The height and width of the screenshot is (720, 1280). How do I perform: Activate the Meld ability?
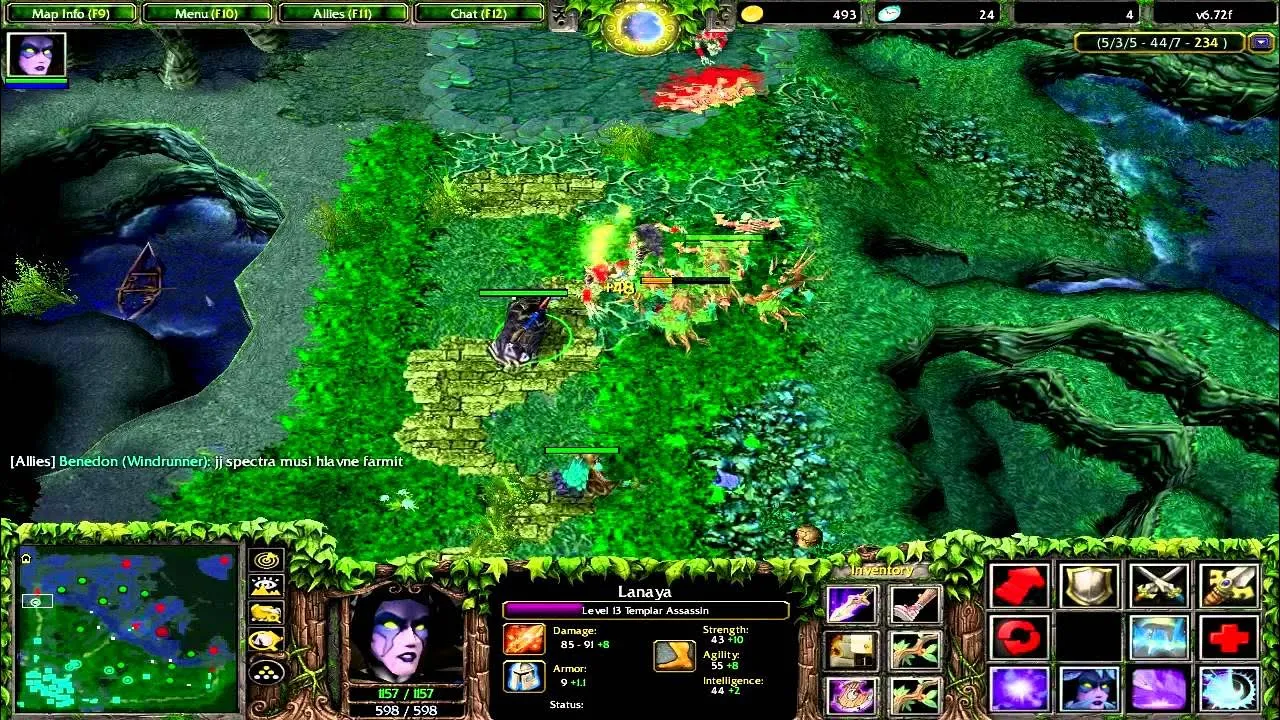click(x=1090, y=690)
